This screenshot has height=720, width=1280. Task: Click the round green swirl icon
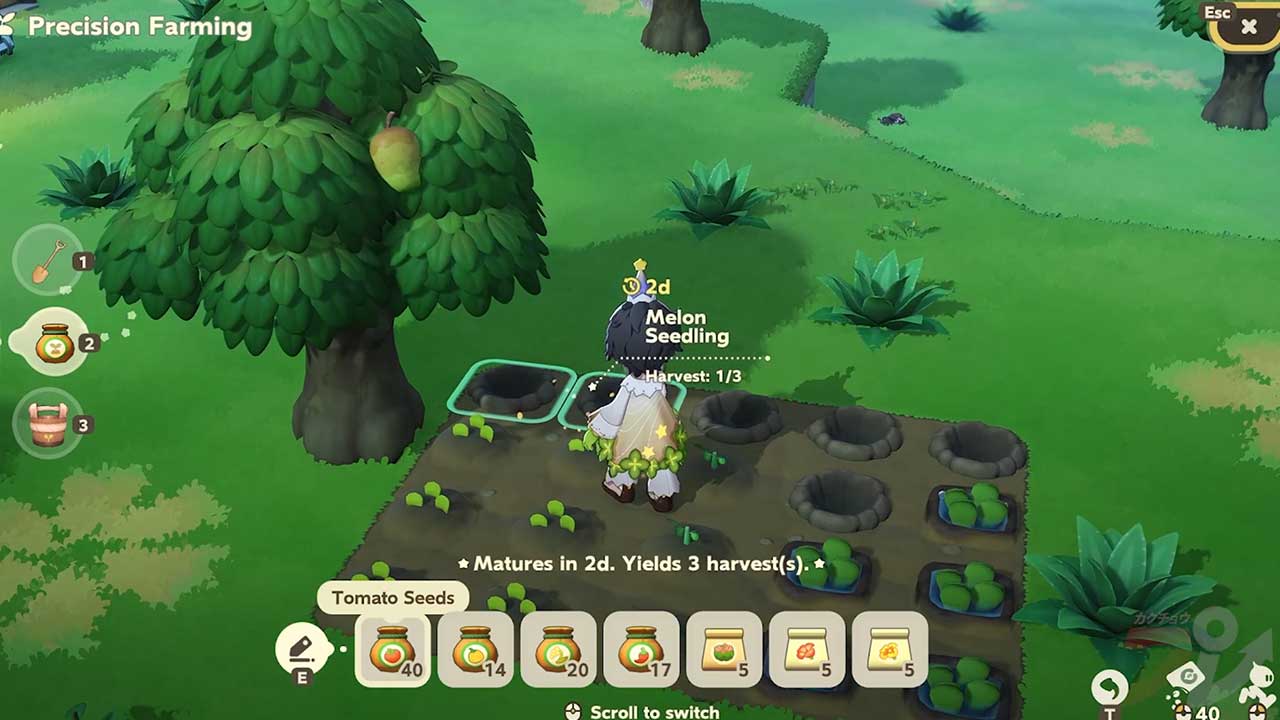click(1109, 687)
